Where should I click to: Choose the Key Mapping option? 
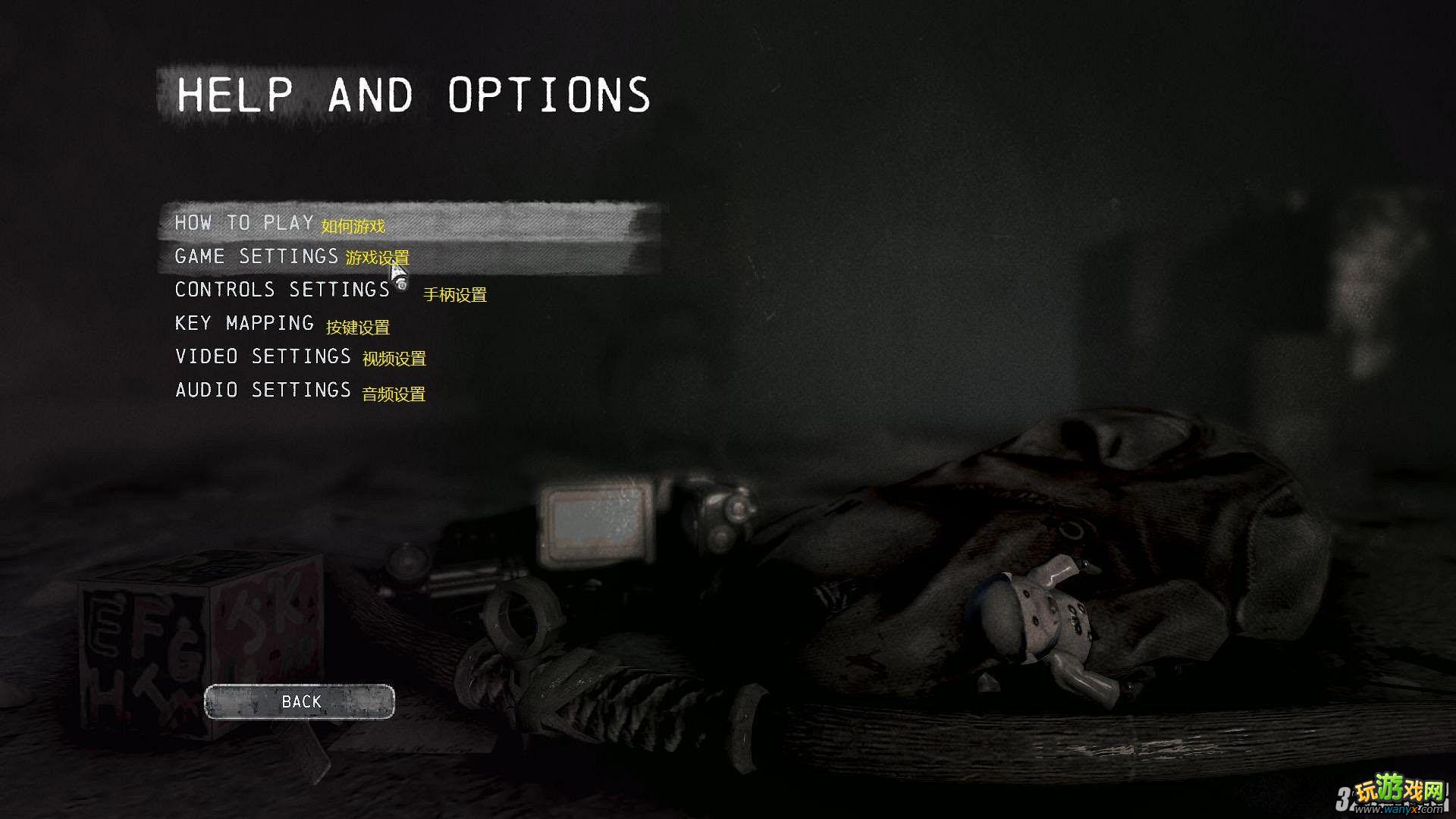click(244, 323)
